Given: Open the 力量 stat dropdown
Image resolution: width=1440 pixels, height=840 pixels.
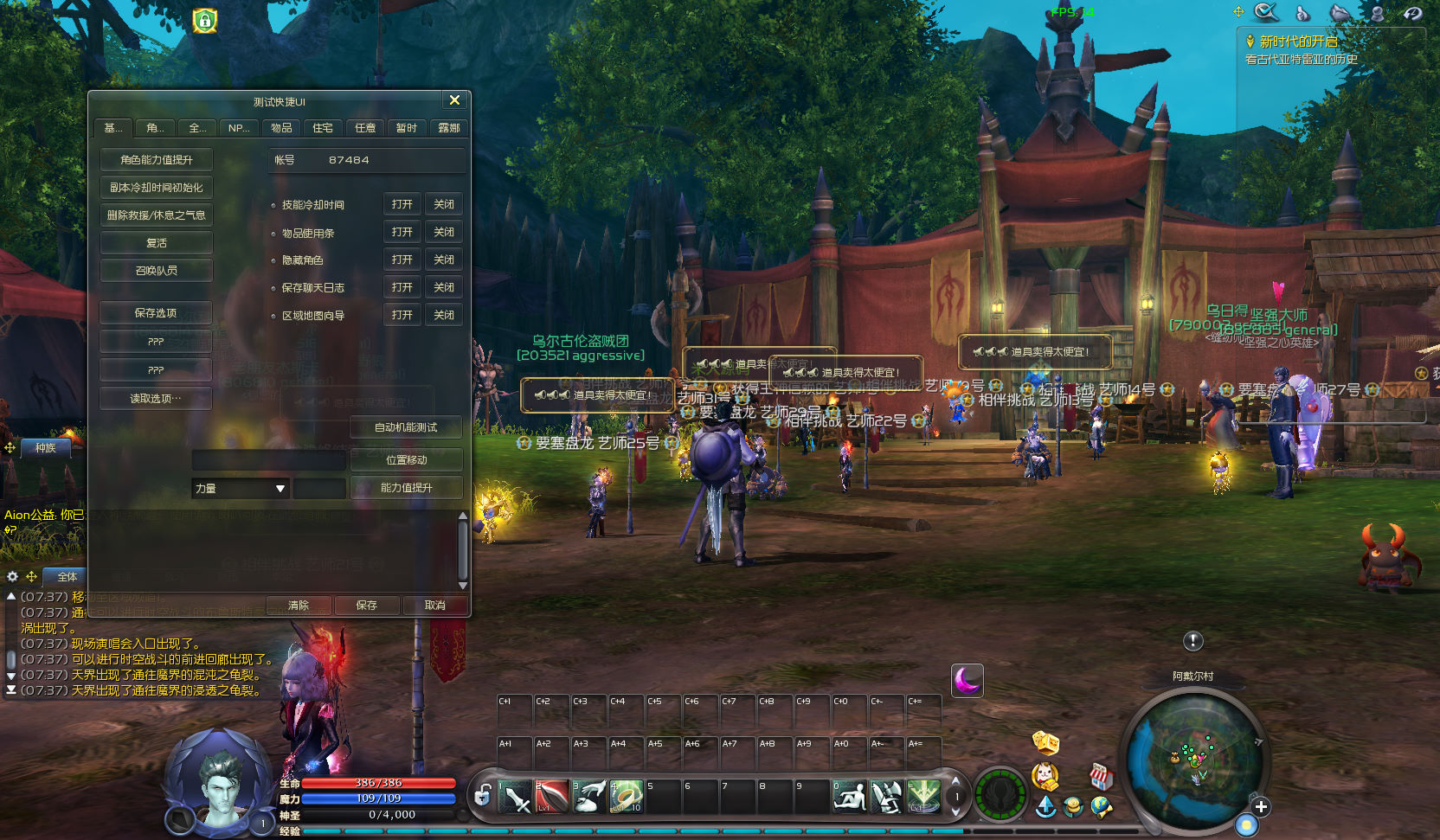Looking at the screenshot, I should (x=280, y=489).
